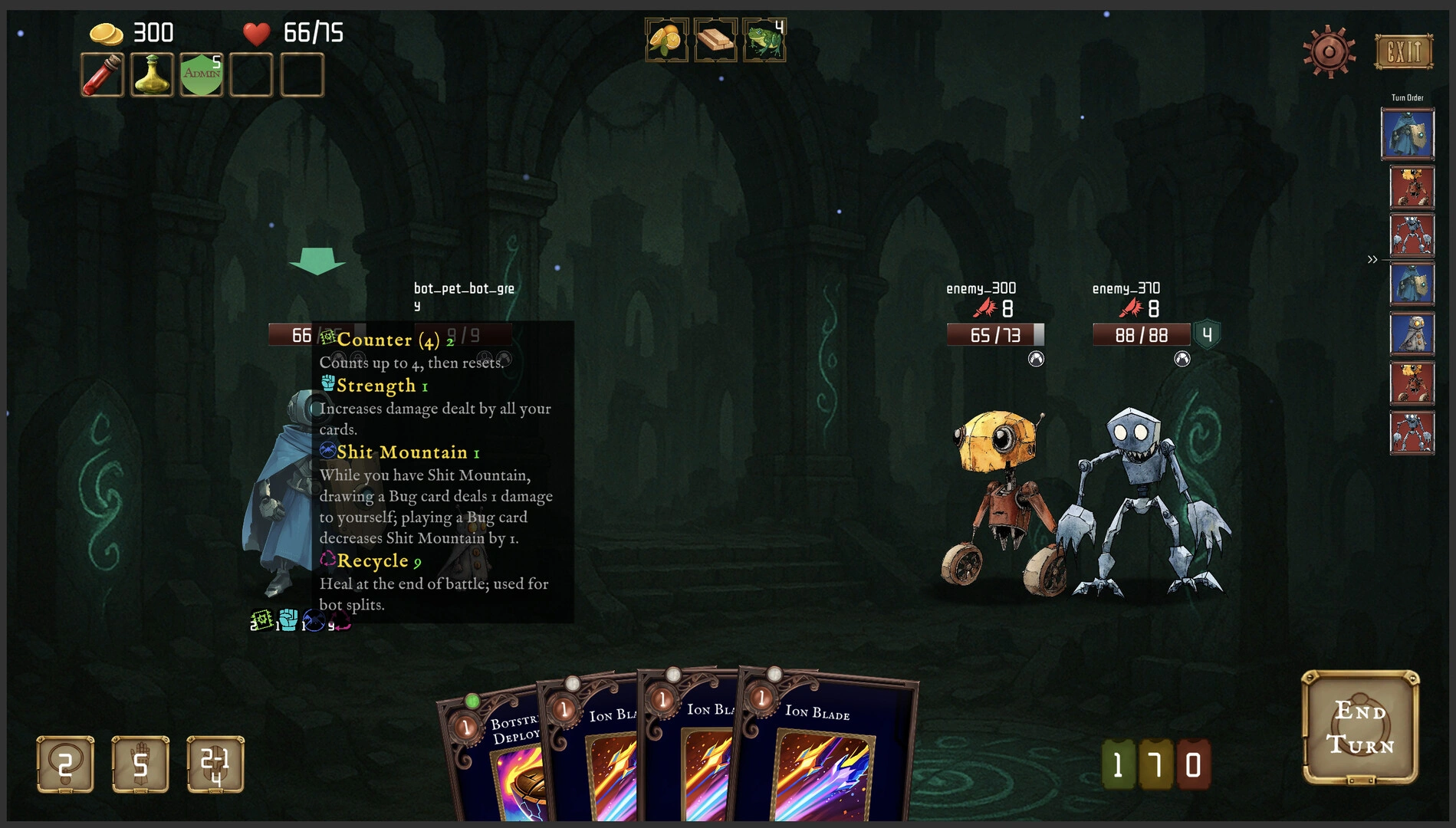Viewport: 1456px width, 828px height.
Task: Open the draw pile showing 2
Action: pyautogui.click(x=65, y=764)
